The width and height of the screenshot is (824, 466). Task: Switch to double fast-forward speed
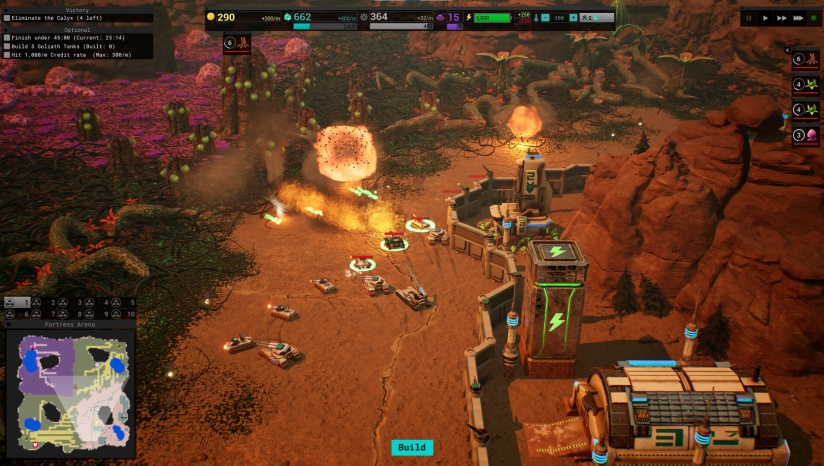click(x=782, y=18)
